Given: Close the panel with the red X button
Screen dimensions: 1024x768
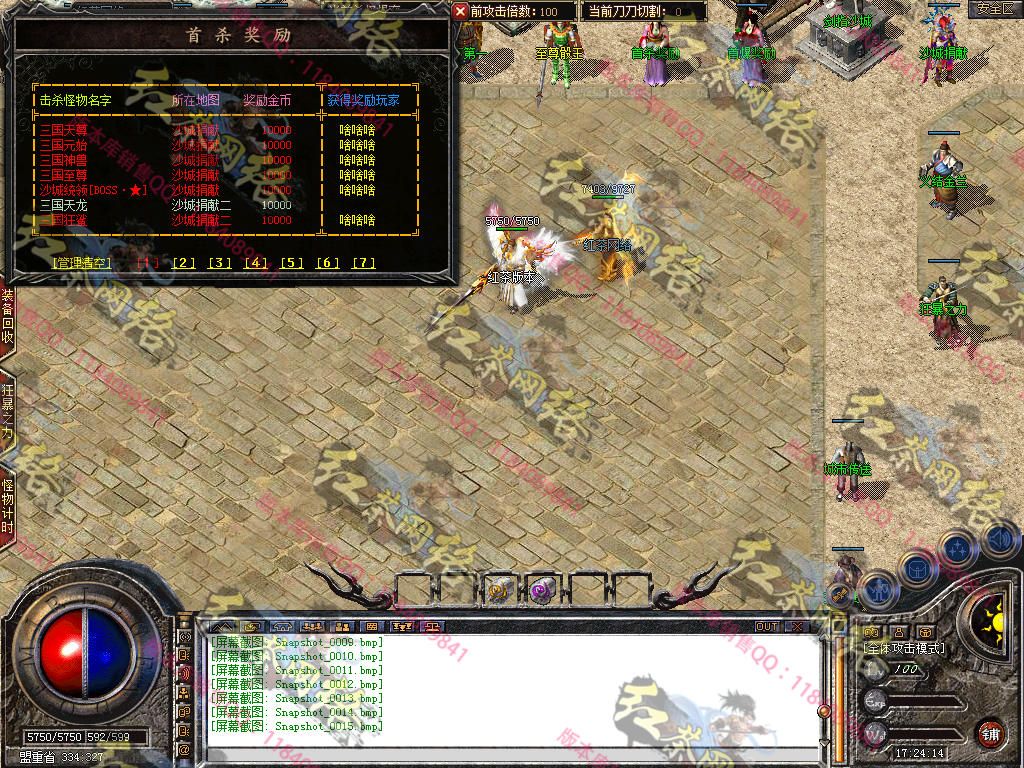Looking at the screenshot, I should point(460,11).
